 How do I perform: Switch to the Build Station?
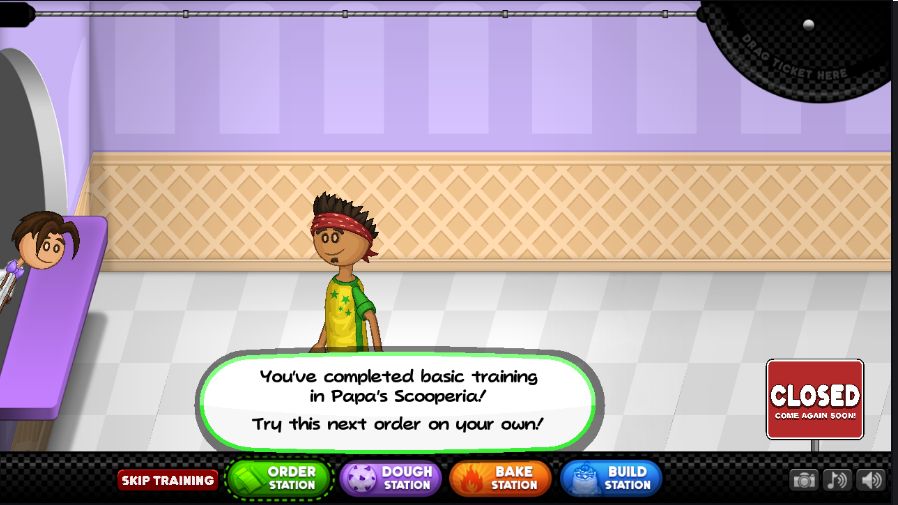[611, 479]
